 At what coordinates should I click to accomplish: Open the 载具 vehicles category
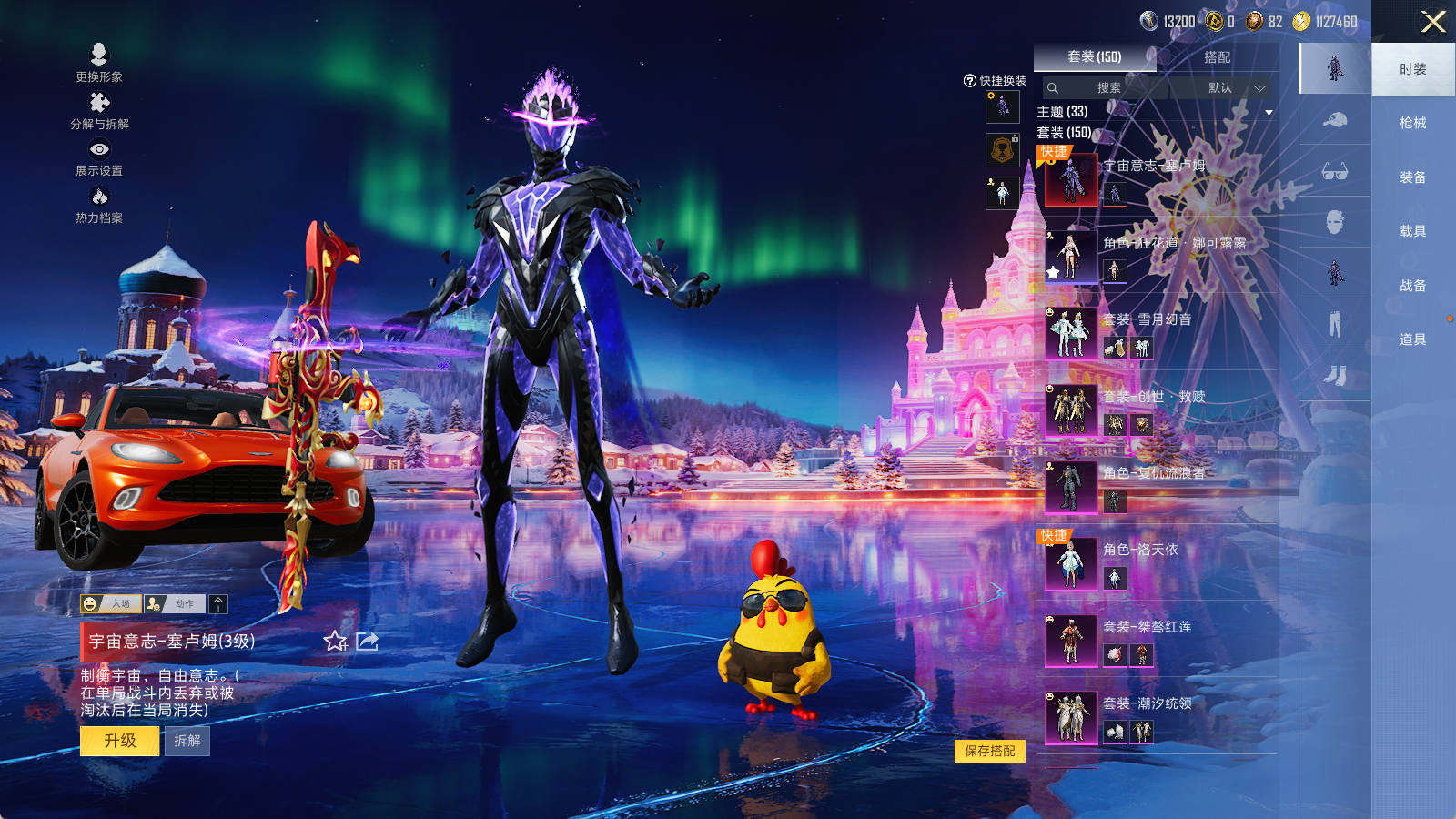click(1412, 231)
